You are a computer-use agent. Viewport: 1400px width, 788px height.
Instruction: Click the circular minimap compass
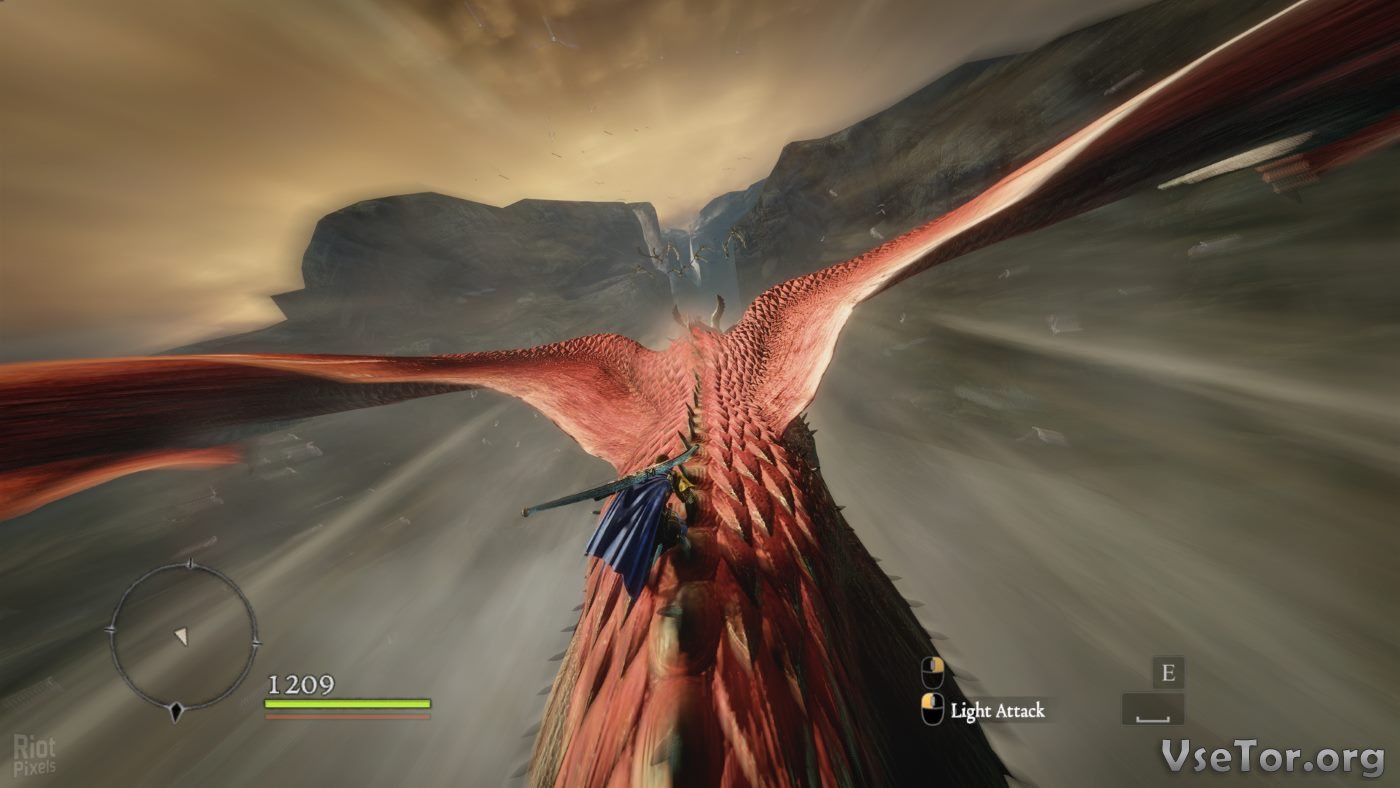pos(182,637)
